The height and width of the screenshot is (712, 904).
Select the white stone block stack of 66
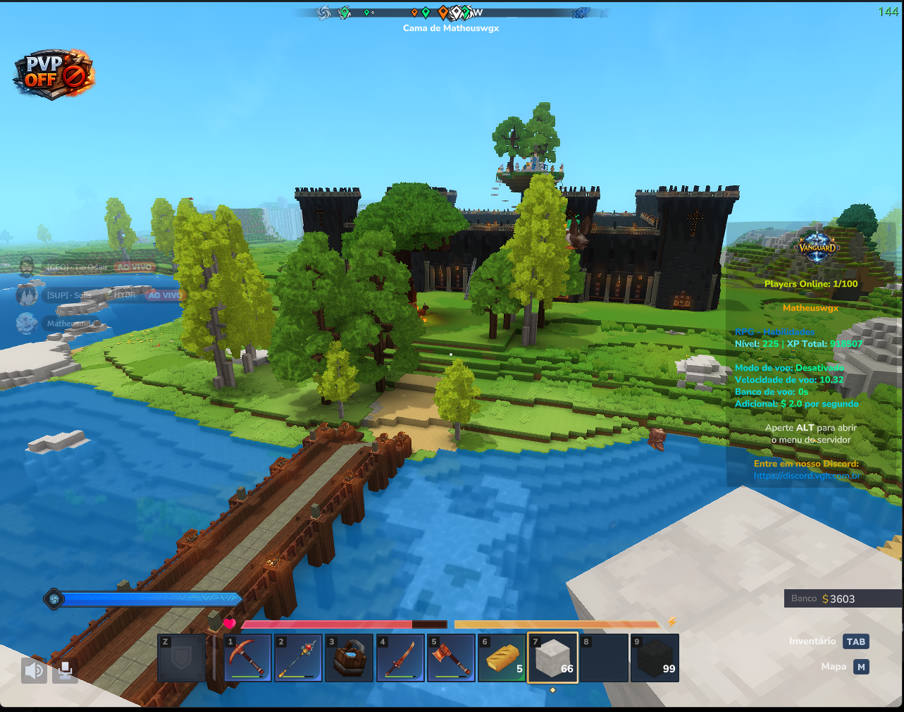(552, 658)
